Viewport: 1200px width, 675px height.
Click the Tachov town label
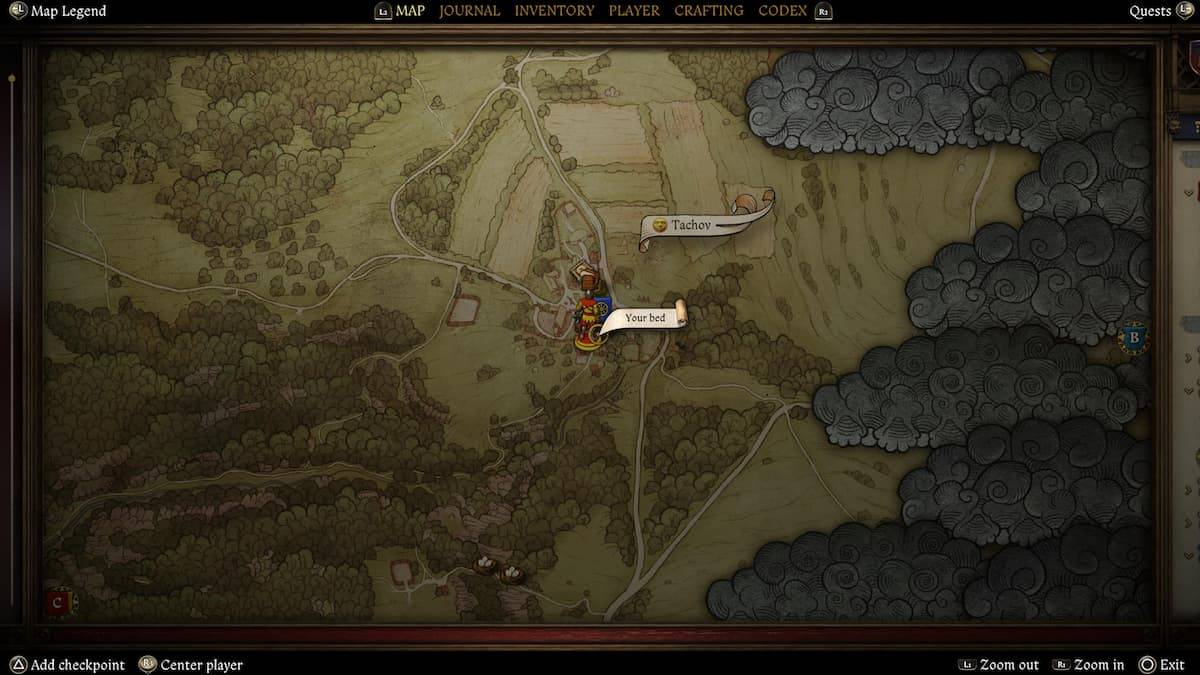coord(691,225)
